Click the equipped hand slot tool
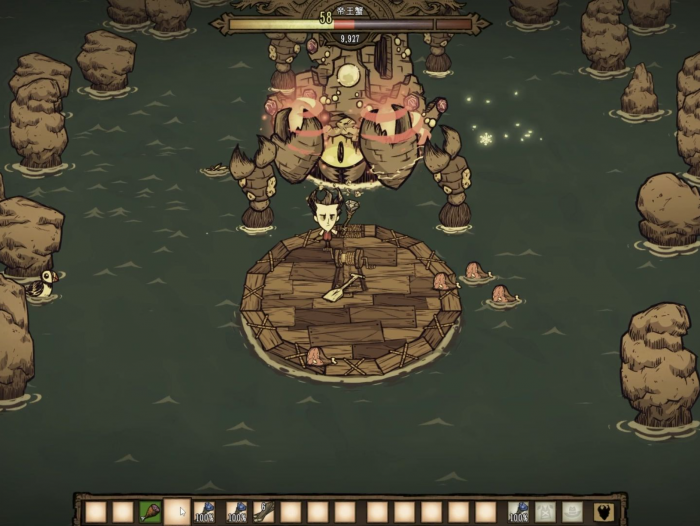Screen dimensions: 700x526 pos(518,512)
